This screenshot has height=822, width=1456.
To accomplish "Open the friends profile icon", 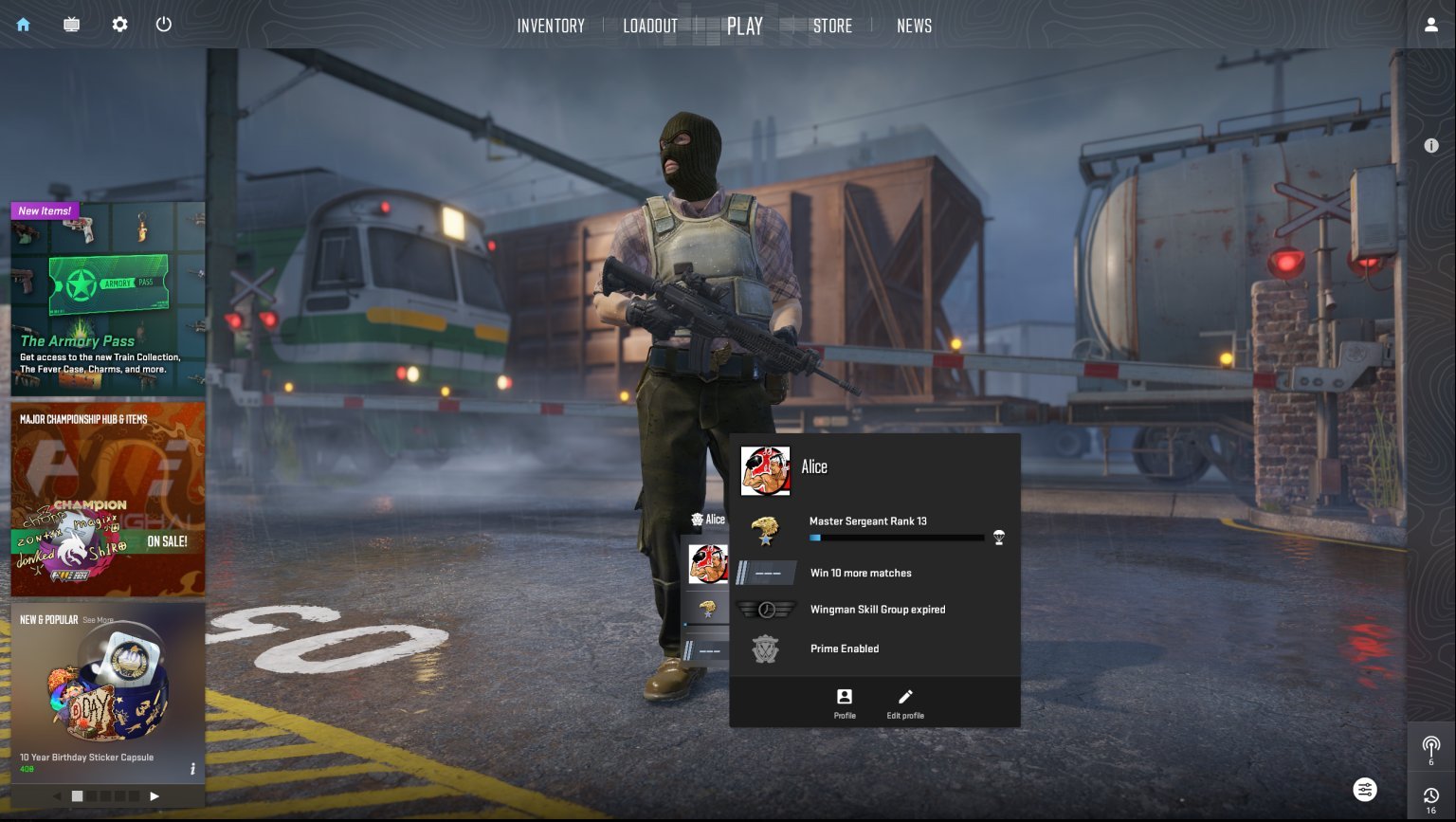I will 1431,26.
